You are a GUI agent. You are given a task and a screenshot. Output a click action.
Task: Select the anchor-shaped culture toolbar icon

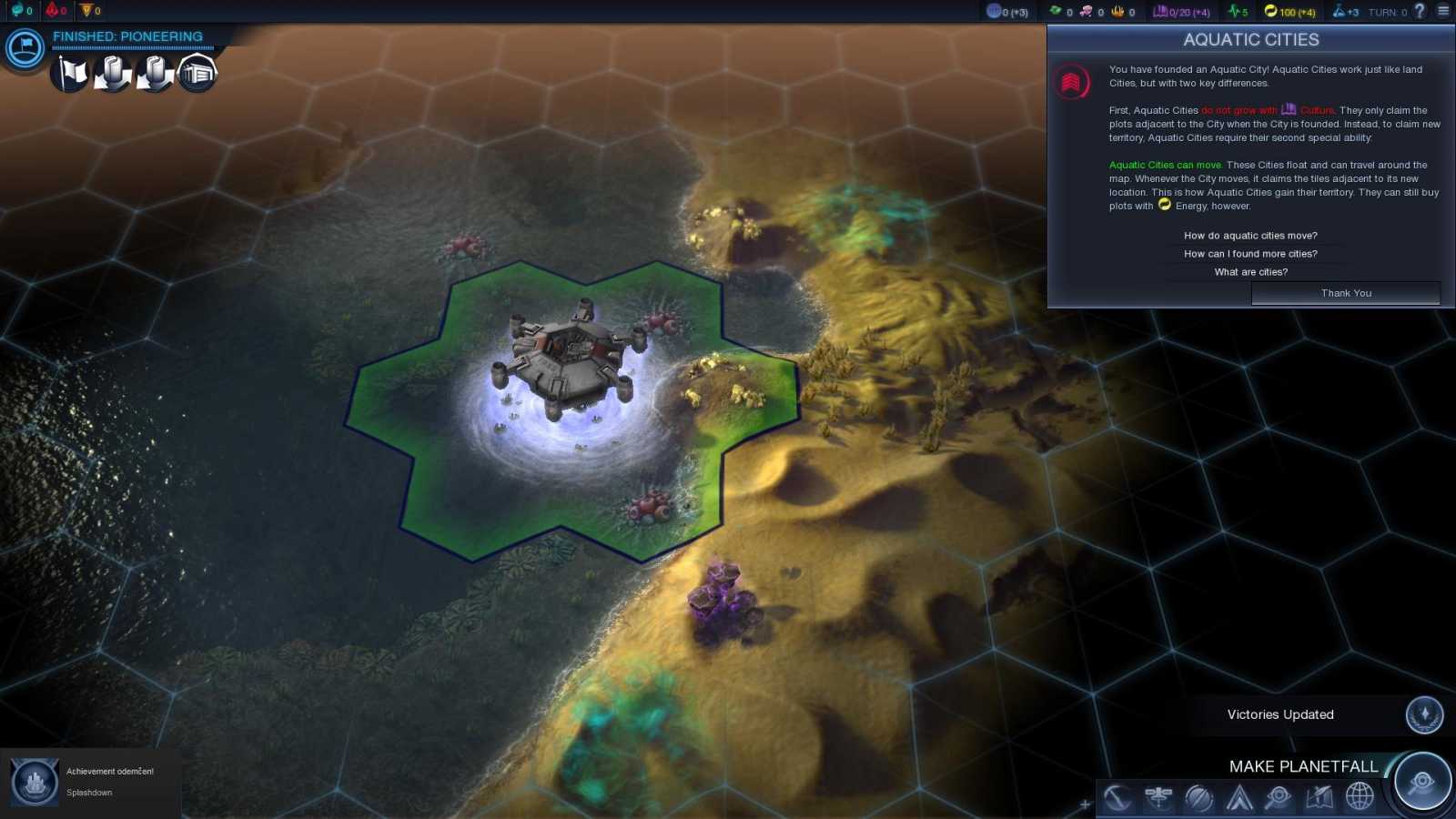point(1117,798)
